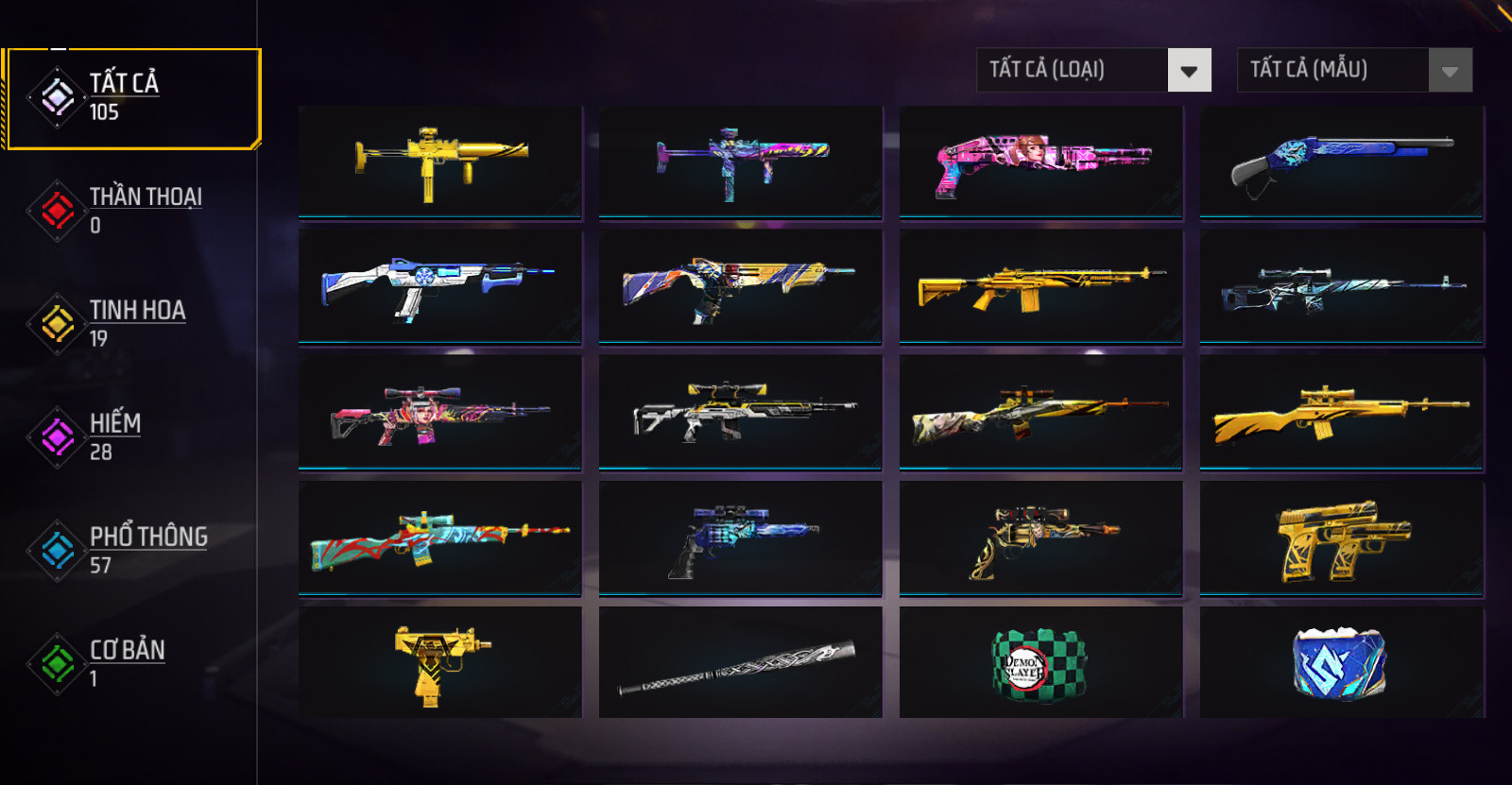Image resolution: width=1512 pixels, height=785 pixels.
Task: Select the golden Uzi skin
Action: click(439, 663)
